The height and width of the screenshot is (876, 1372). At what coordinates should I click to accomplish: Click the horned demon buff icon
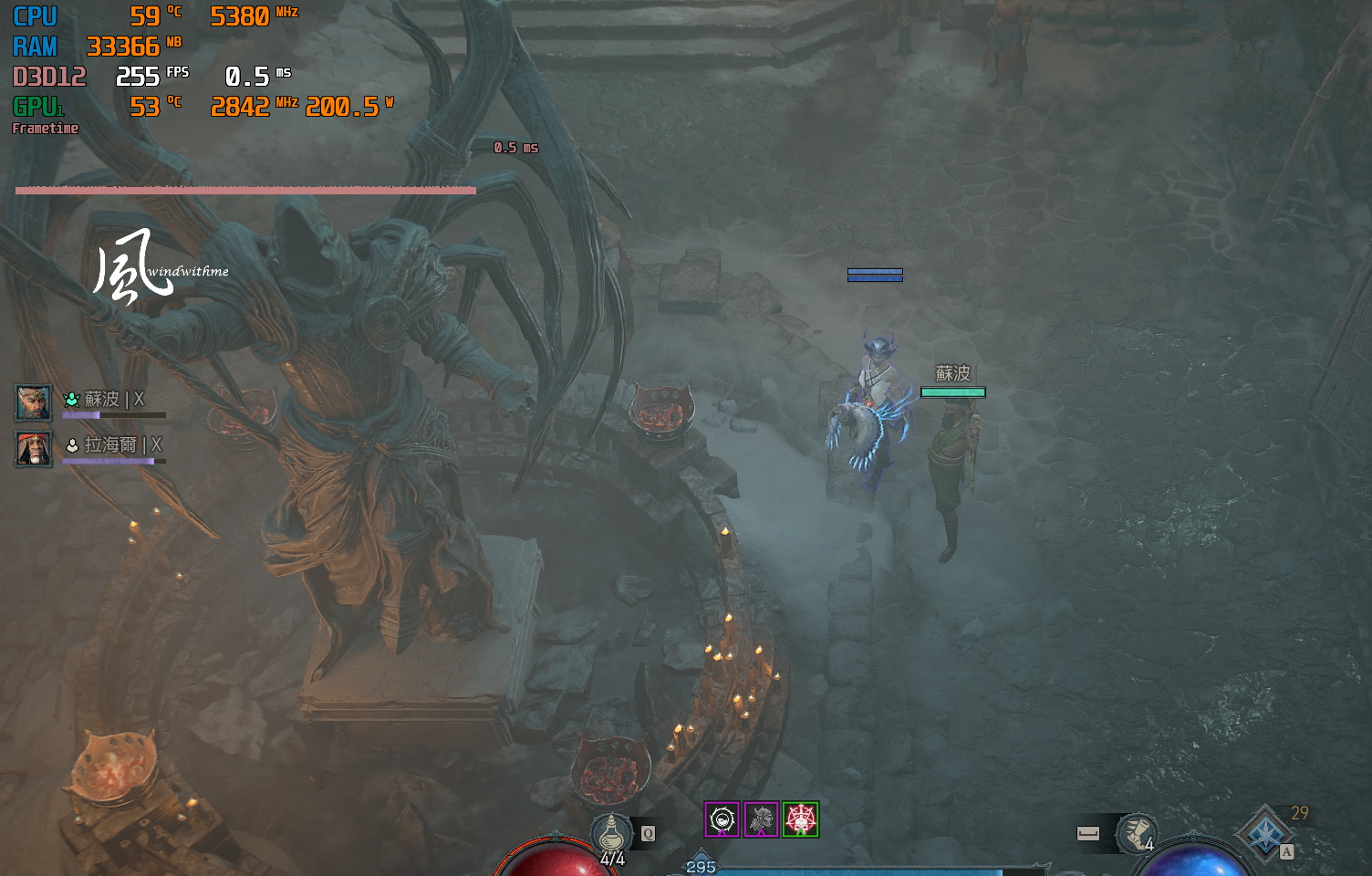click(x=761, y=819)
